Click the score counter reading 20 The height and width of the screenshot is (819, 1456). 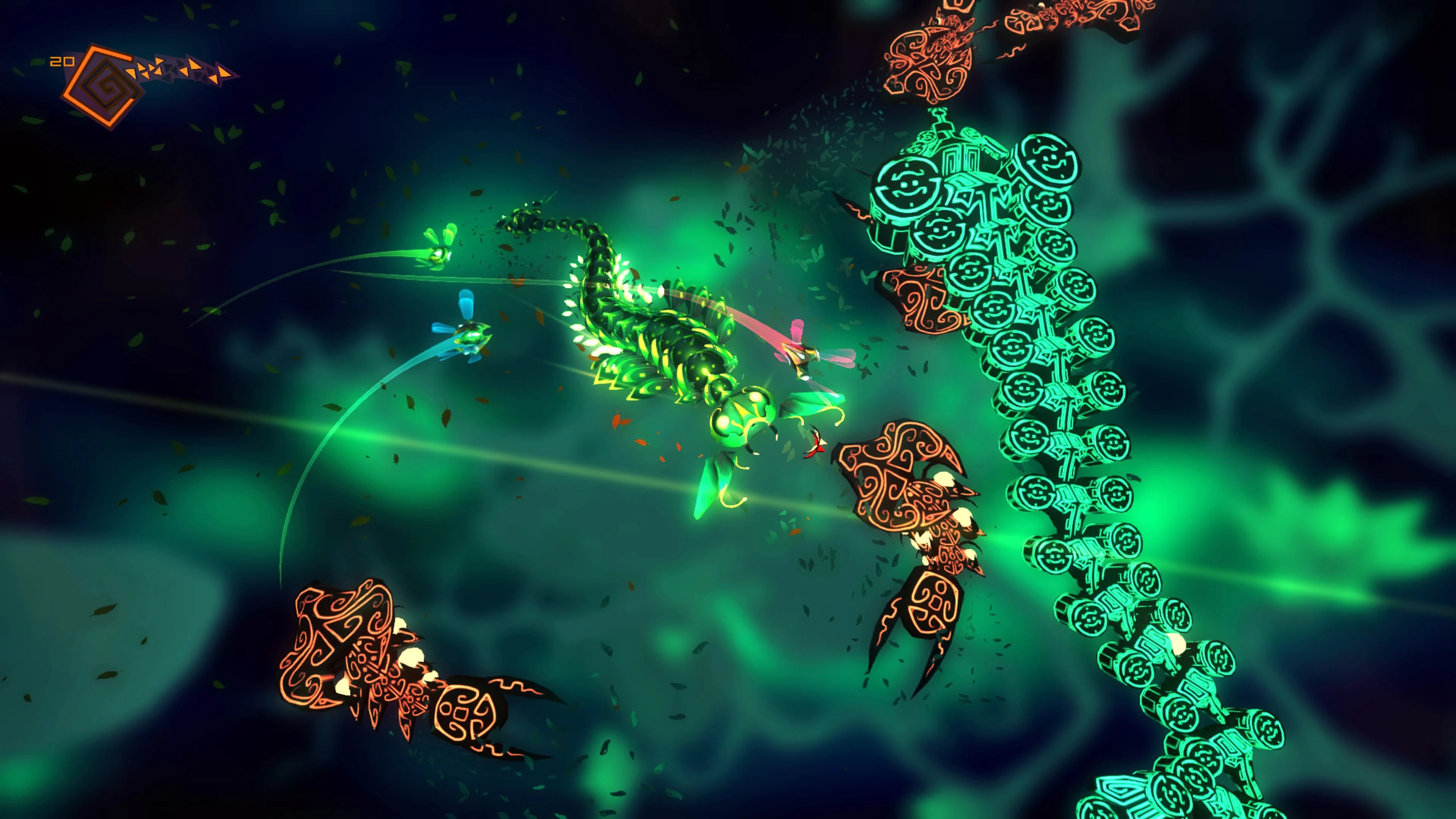point(62,61)
